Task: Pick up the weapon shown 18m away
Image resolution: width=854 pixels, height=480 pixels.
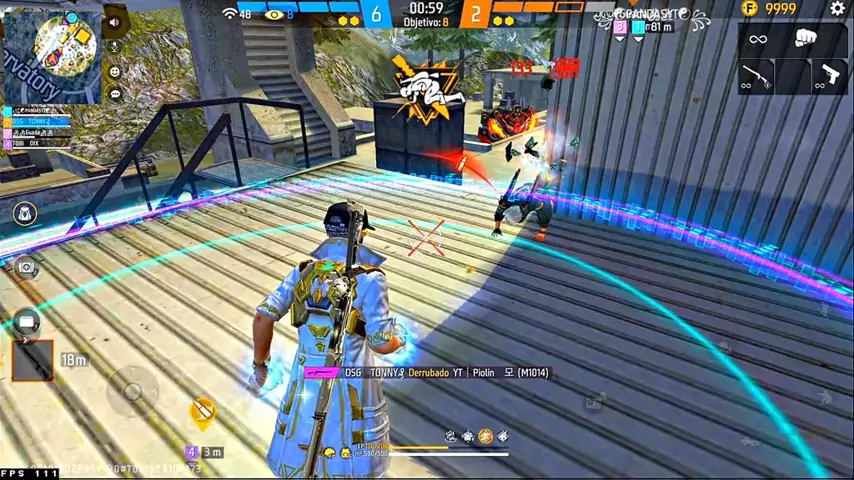Action: click(x=32, y=360)
